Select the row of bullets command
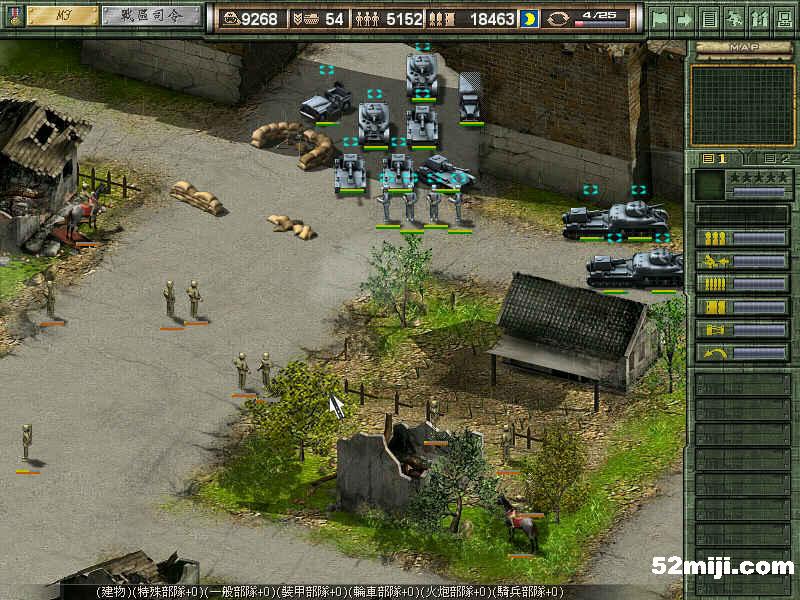This screenshot has height=600, width=800. click(x=742, y=284)
